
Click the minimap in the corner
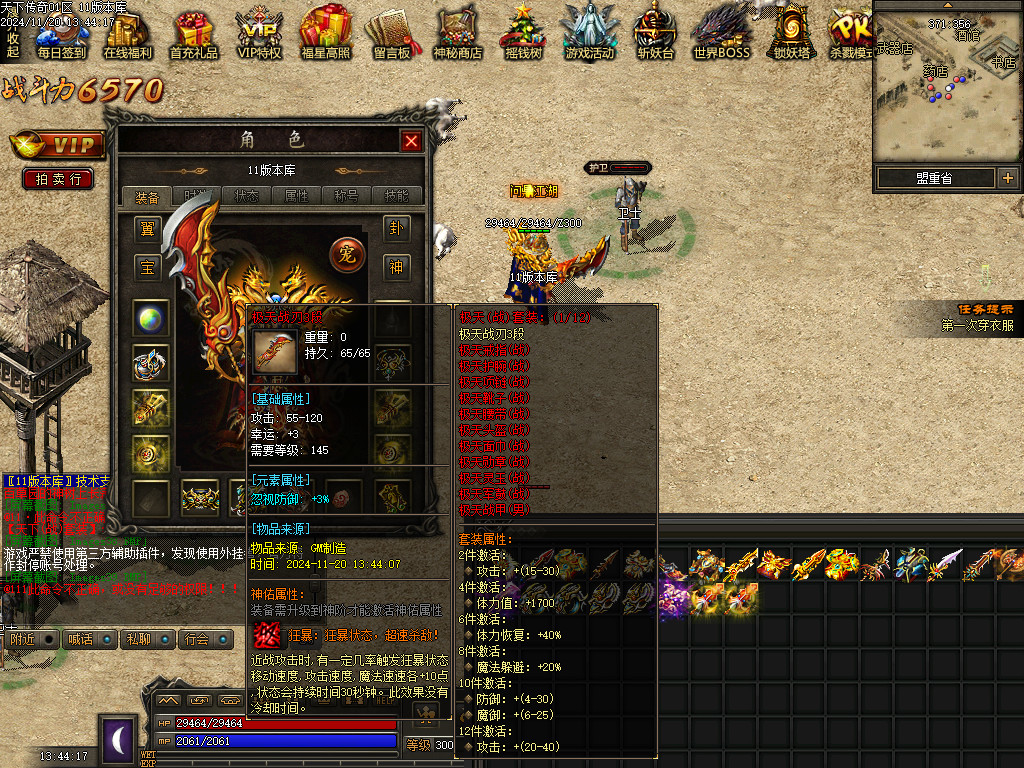point(948,85)
